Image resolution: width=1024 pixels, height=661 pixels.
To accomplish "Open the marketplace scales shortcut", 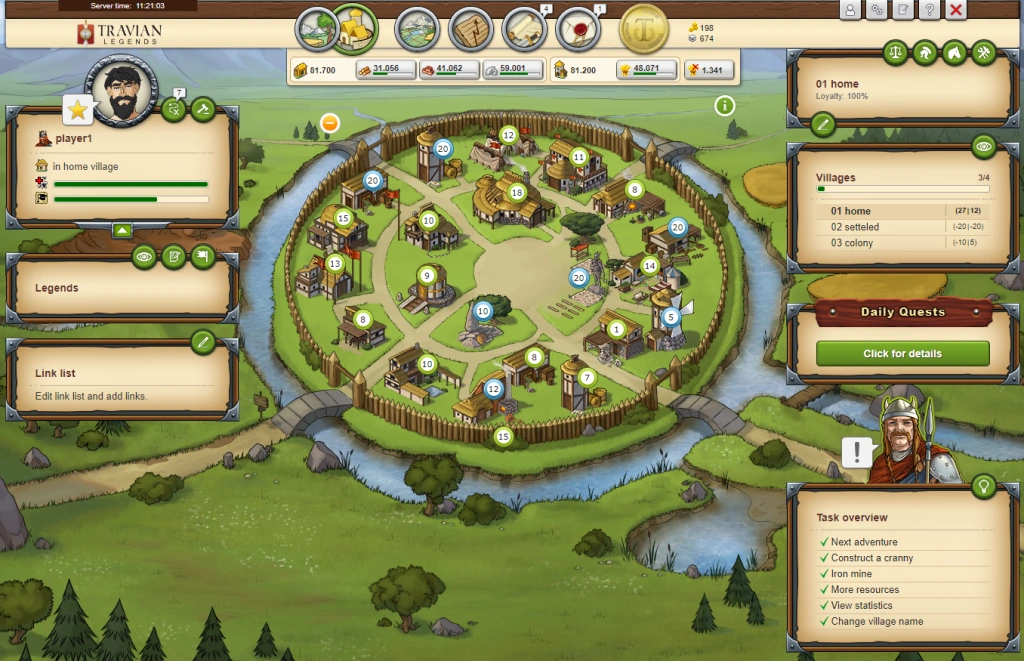I will click(895, 53).
